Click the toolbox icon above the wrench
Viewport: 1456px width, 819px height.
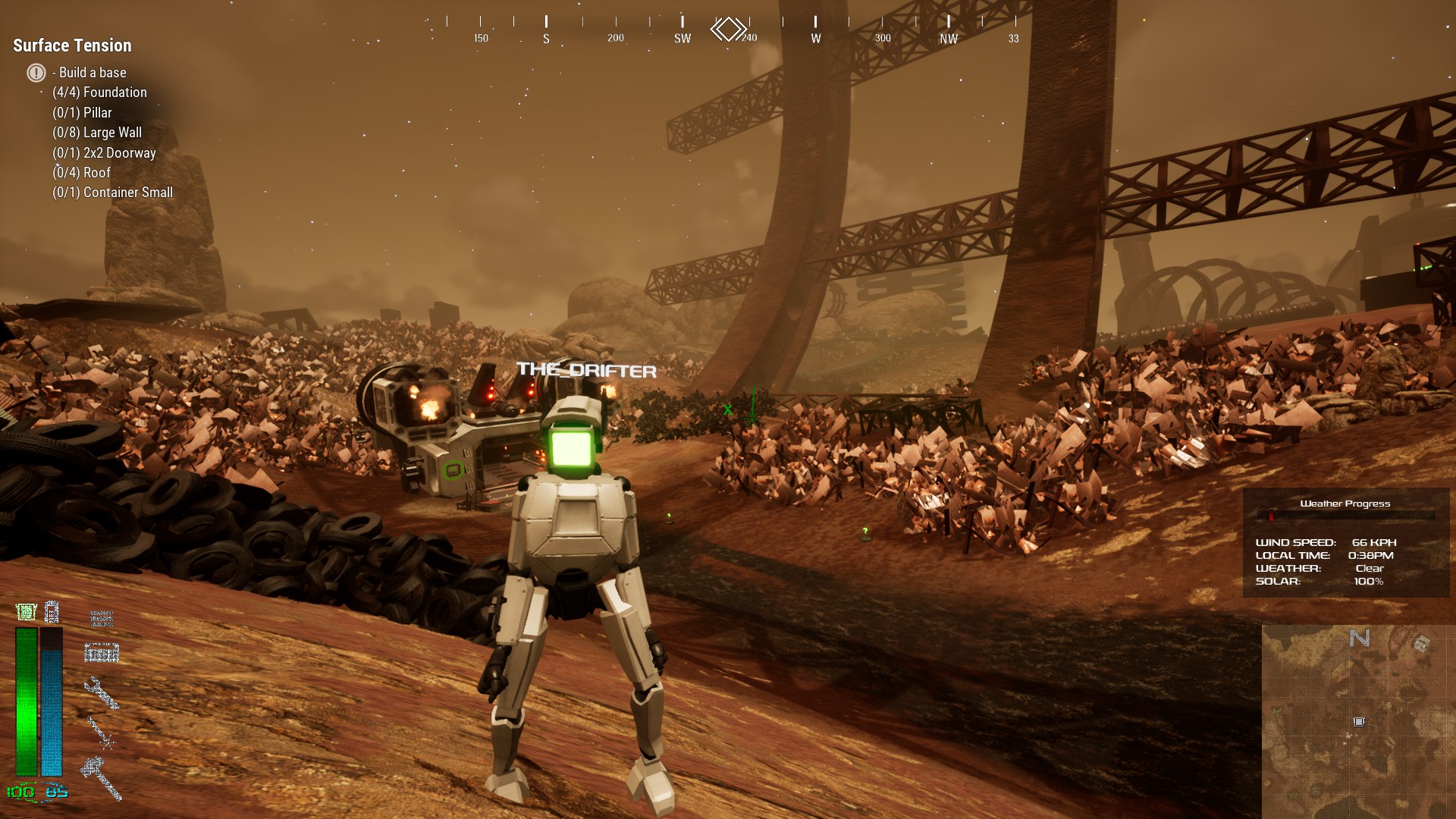tap(101, 652)
